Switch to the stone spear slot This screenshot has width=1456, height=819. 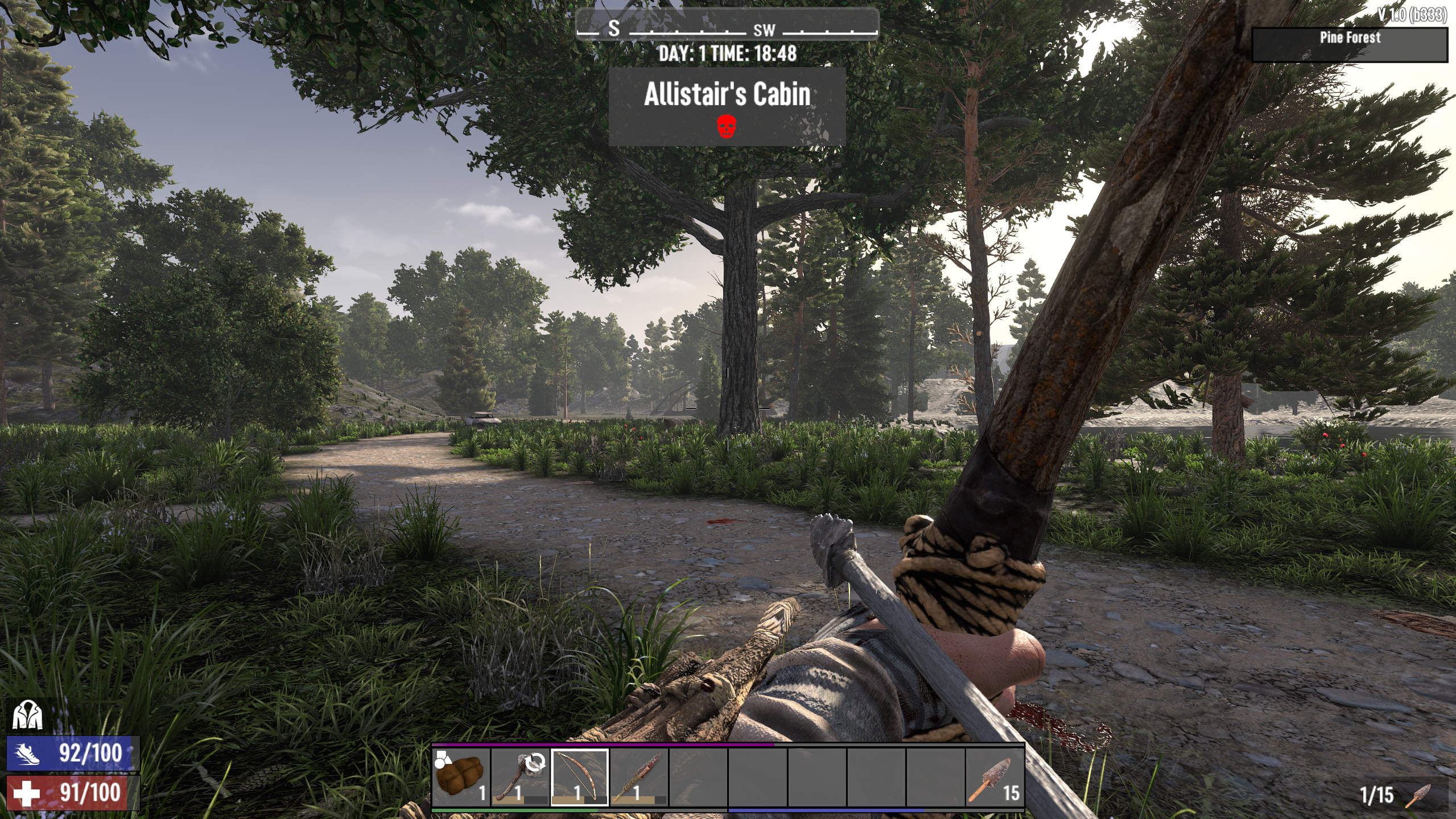point(638,777)
